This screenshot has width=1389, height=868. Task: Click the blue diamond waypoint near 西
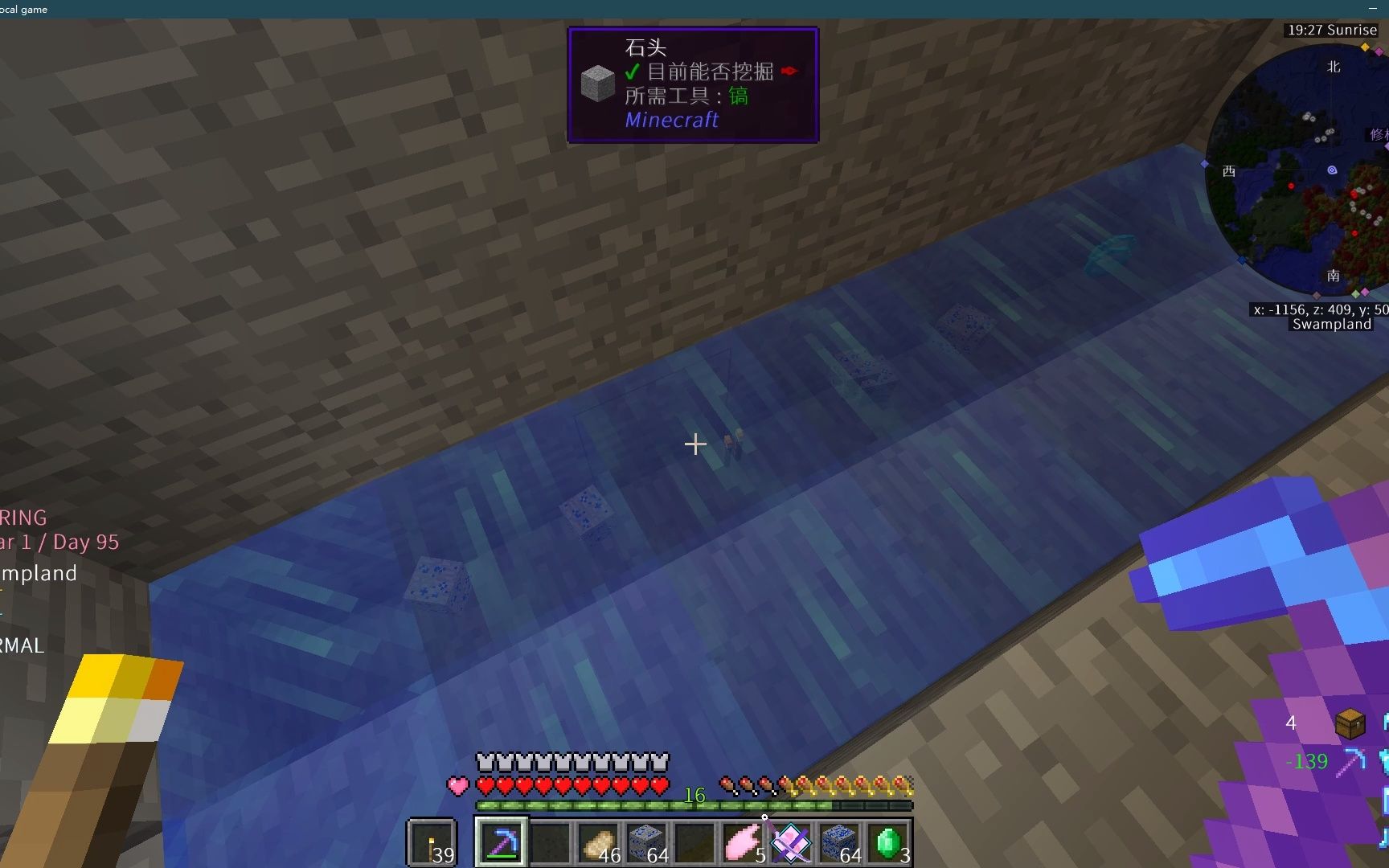pos(1203,164)
